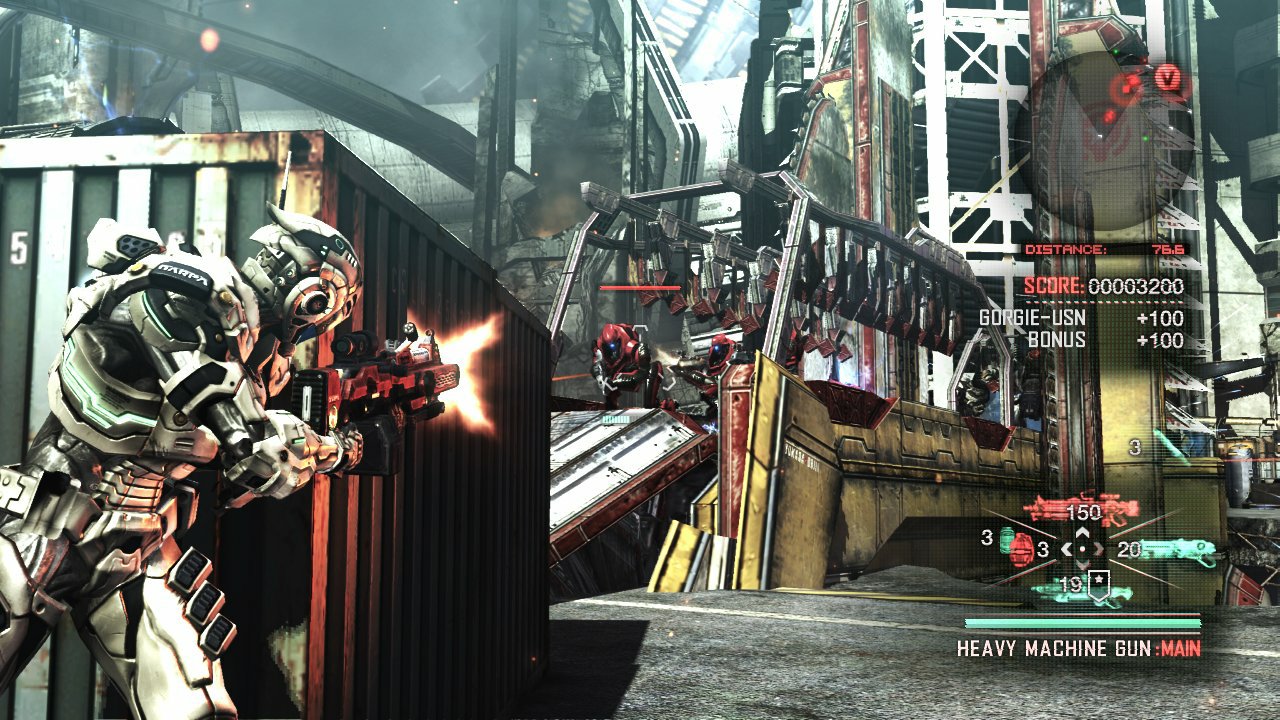The height and width of the screenshot is (720, 1280).
Task: Expand the right chevron of the weapon cross
Action: (x=1098, y=549)
